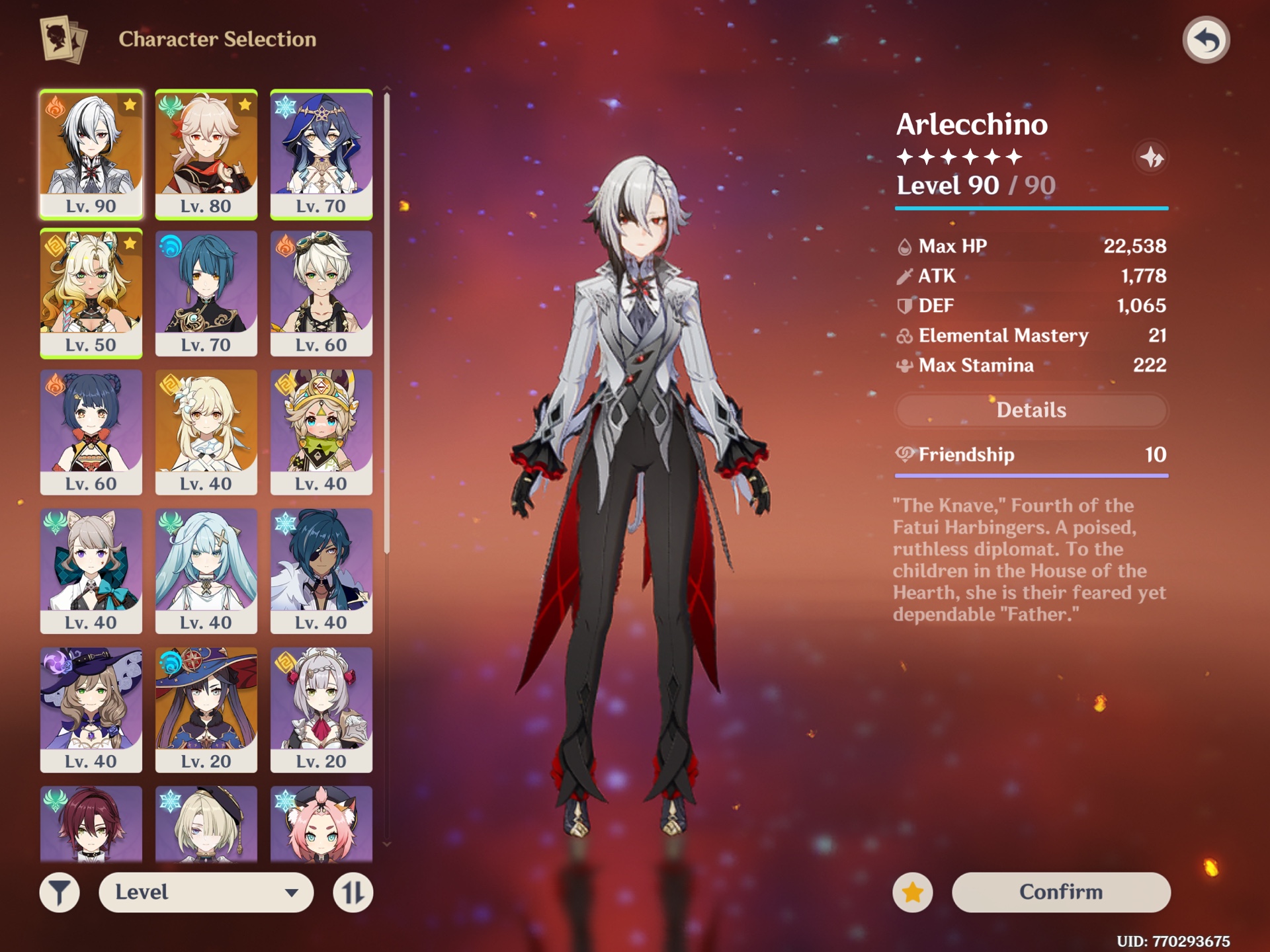Select Diona's Lv. 20 character card
Screen dimensions: 1270x952
pos(321,823)
